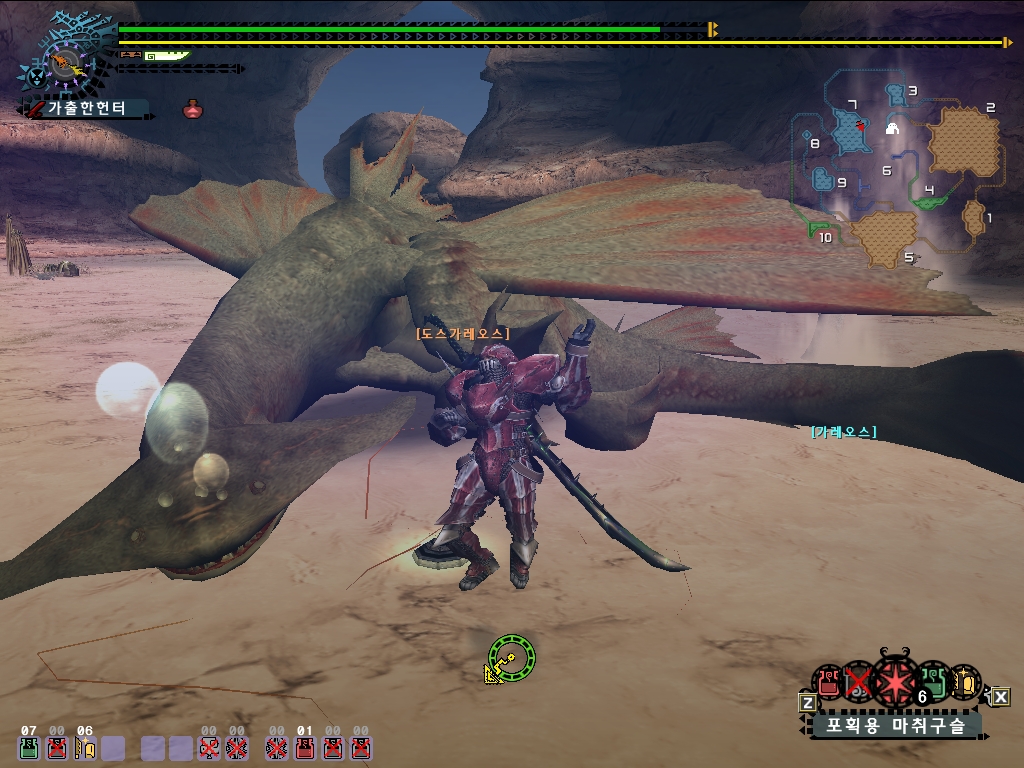Select the golden whetstone in the item selector wheel
The width and height of the screenshot is (1024, 768).
(x=965, y=681)
